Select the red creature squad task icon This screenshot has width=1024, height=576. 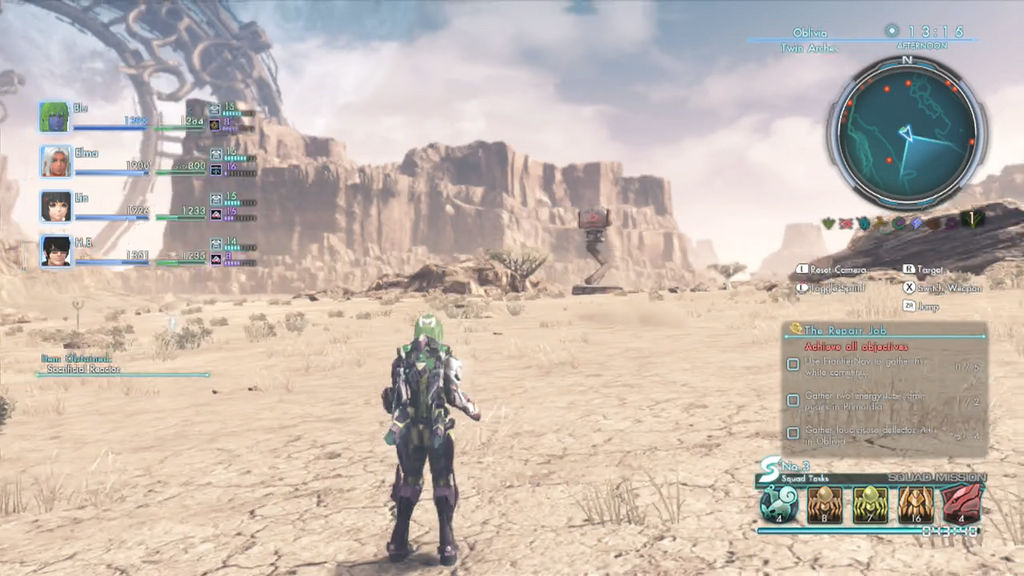pyautogui.click(x=961, y=504)
